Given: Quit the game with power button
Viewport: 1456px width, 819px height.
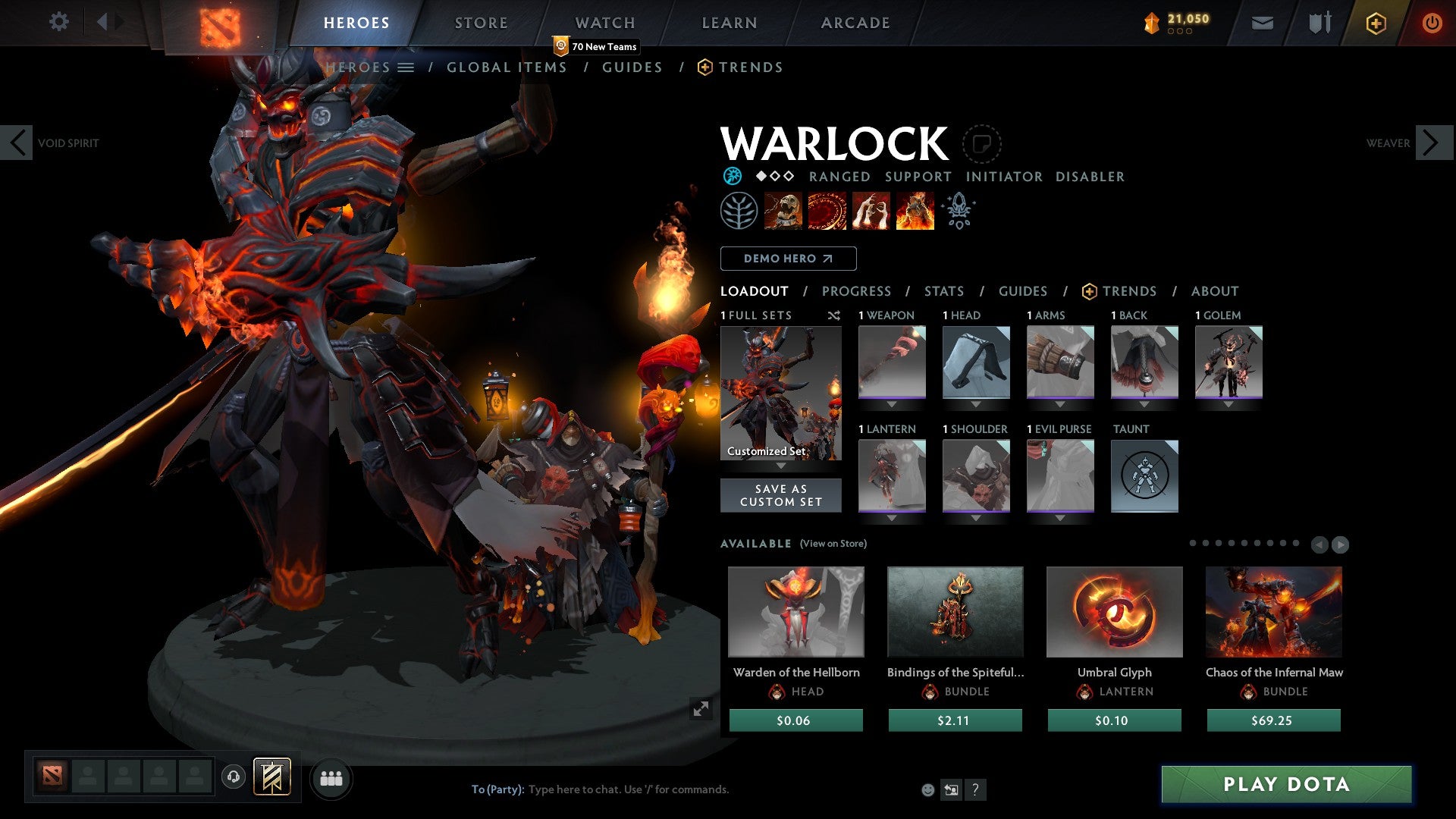Looking at the screenshot, I should [x=1431, y=23].
